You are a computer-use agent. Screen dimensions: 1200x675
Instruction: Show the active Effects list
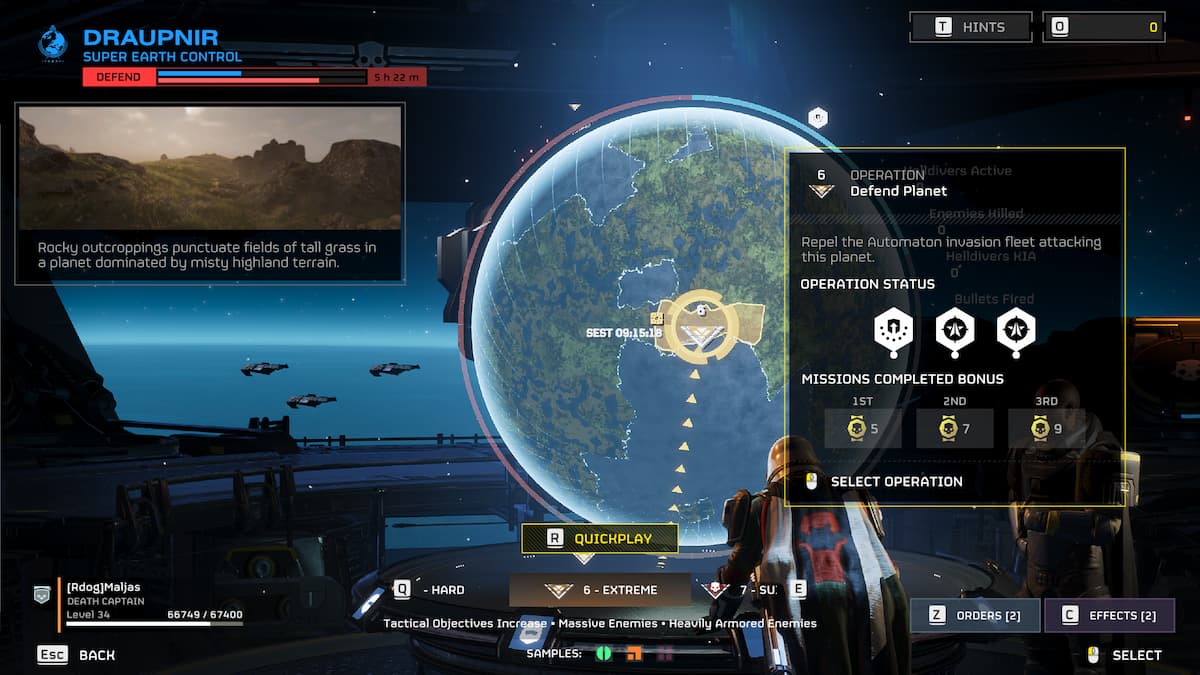[1110, 615]
